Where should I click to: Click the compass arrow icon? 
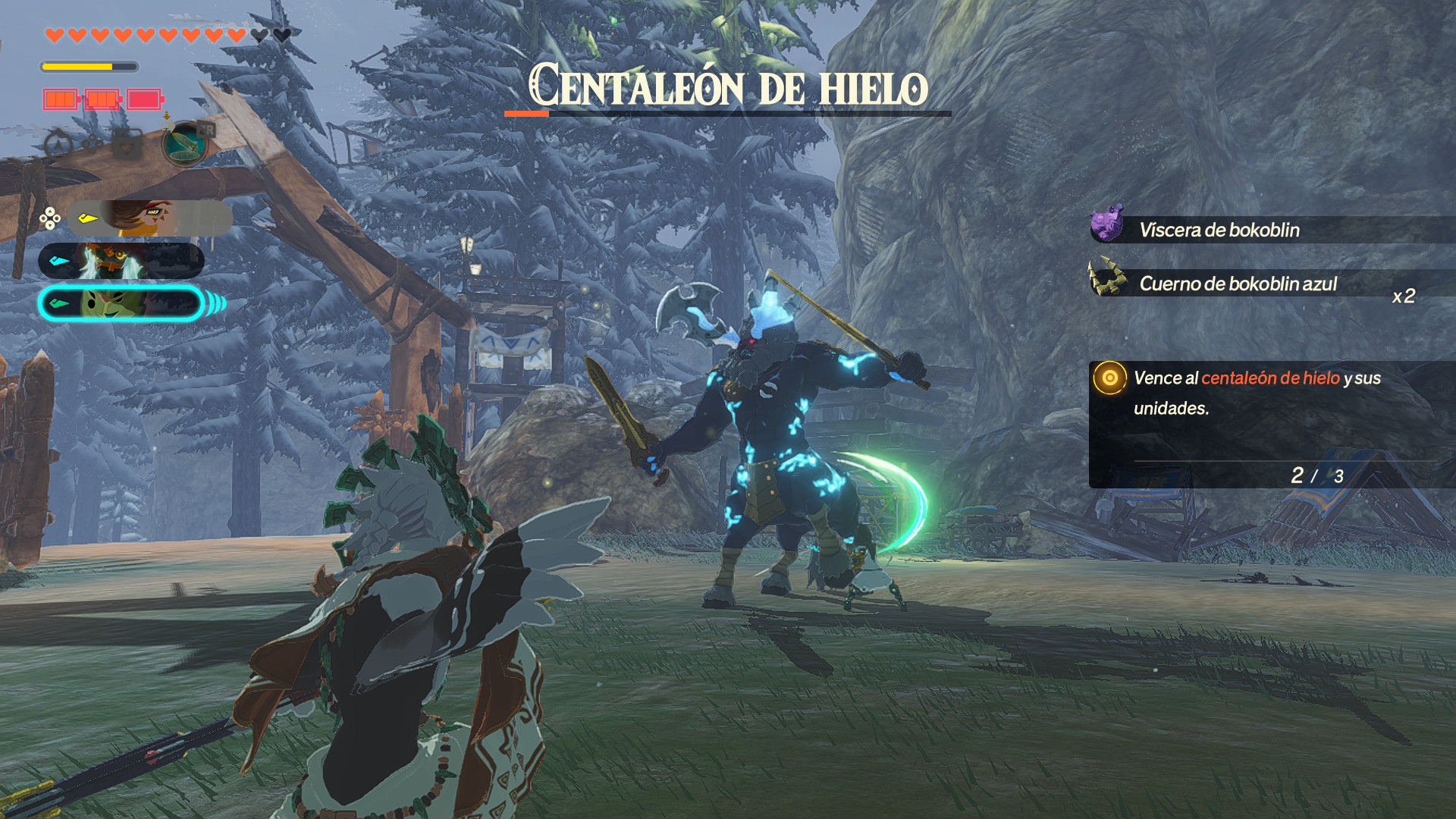coord(58,143)
